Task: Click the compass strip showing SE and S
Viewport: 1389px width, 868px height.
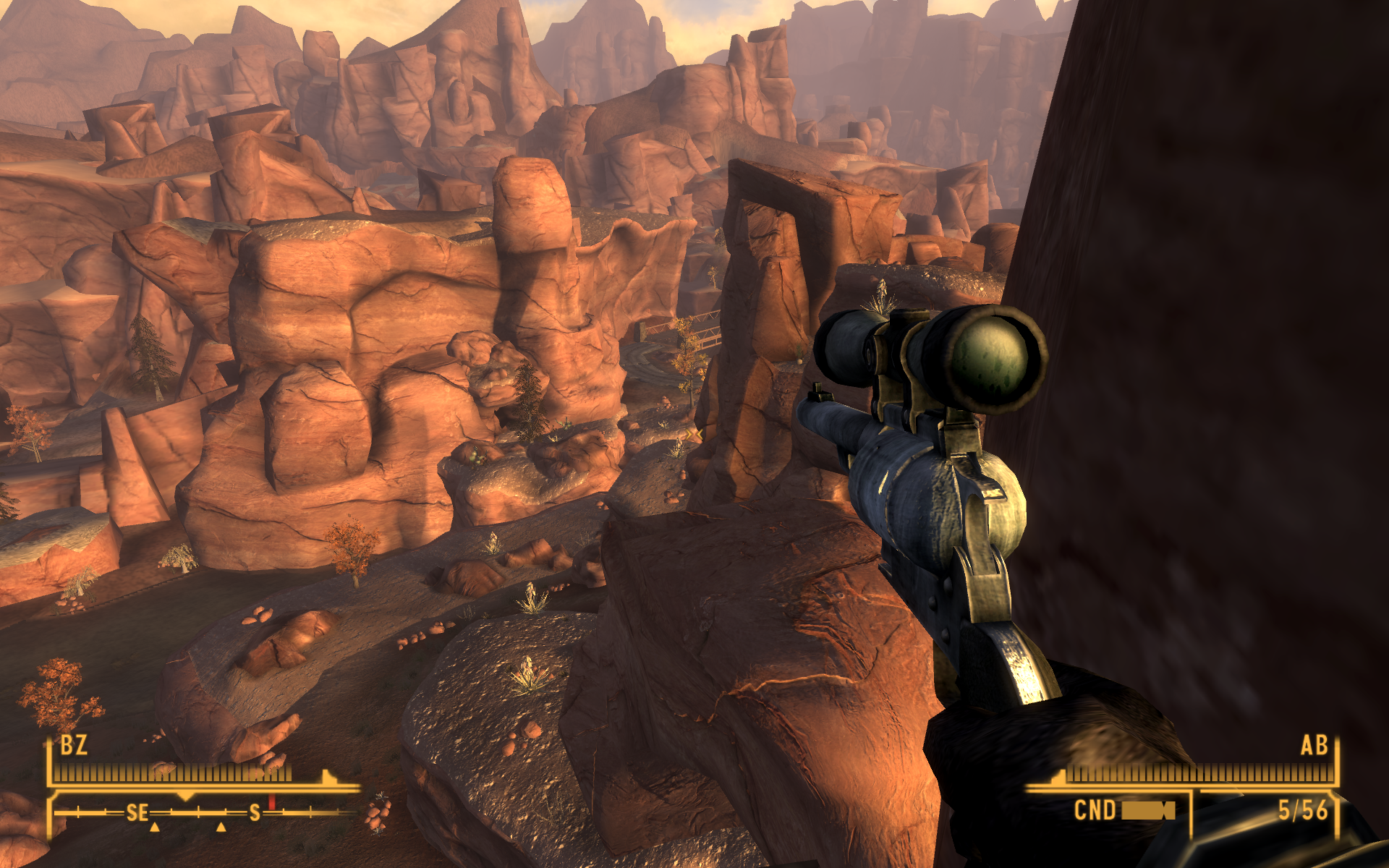Action: pos(203,813)
